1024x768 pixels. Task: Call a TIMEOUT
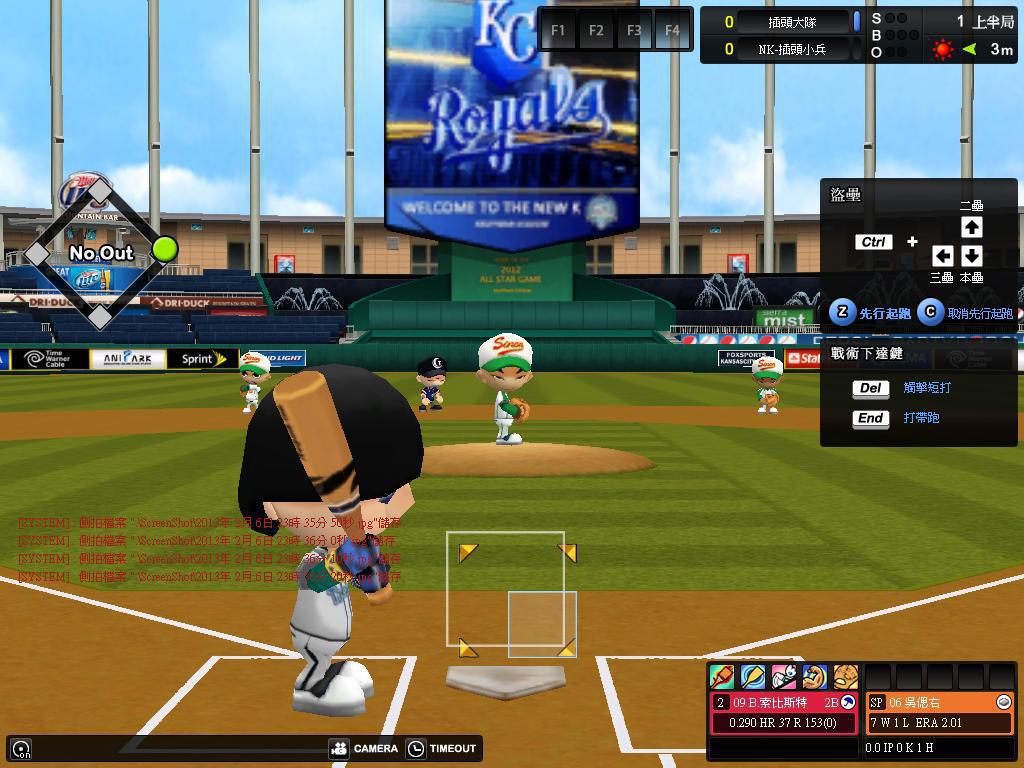[x=442, y=748]
